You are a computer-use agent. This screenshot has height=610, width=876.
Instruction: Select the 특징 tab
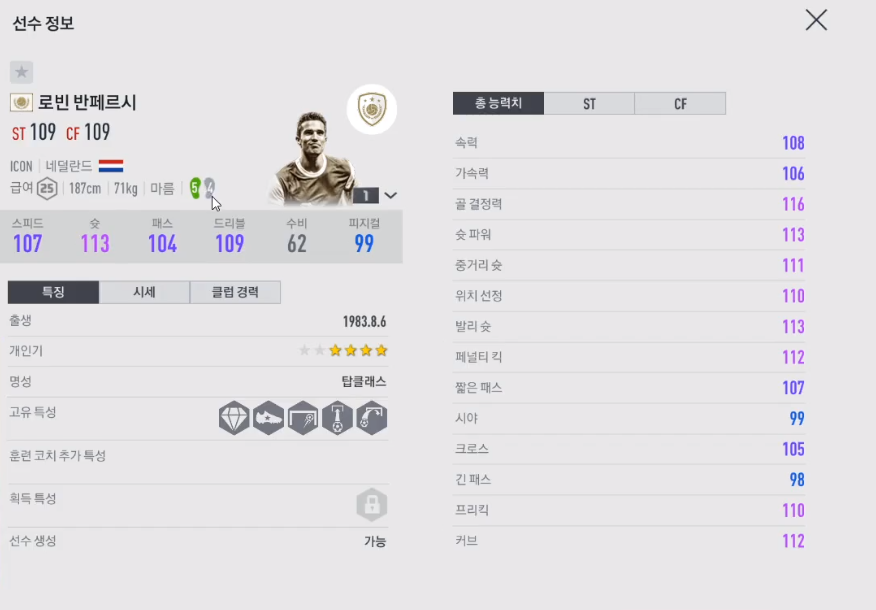pos(53,292)
